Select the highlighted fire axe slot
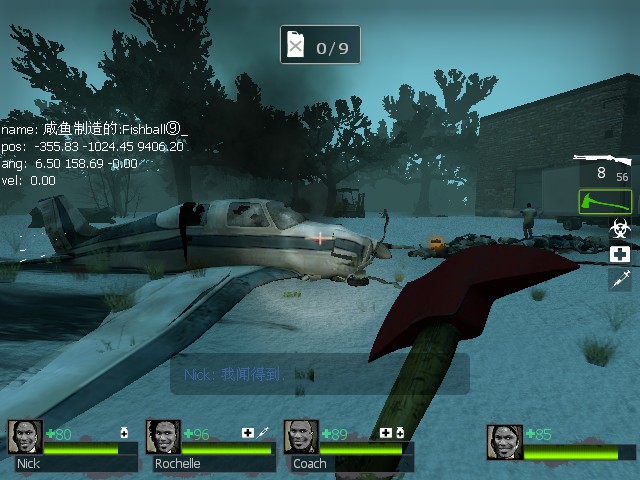Screen dimensions: 640x480 (605, 202)
